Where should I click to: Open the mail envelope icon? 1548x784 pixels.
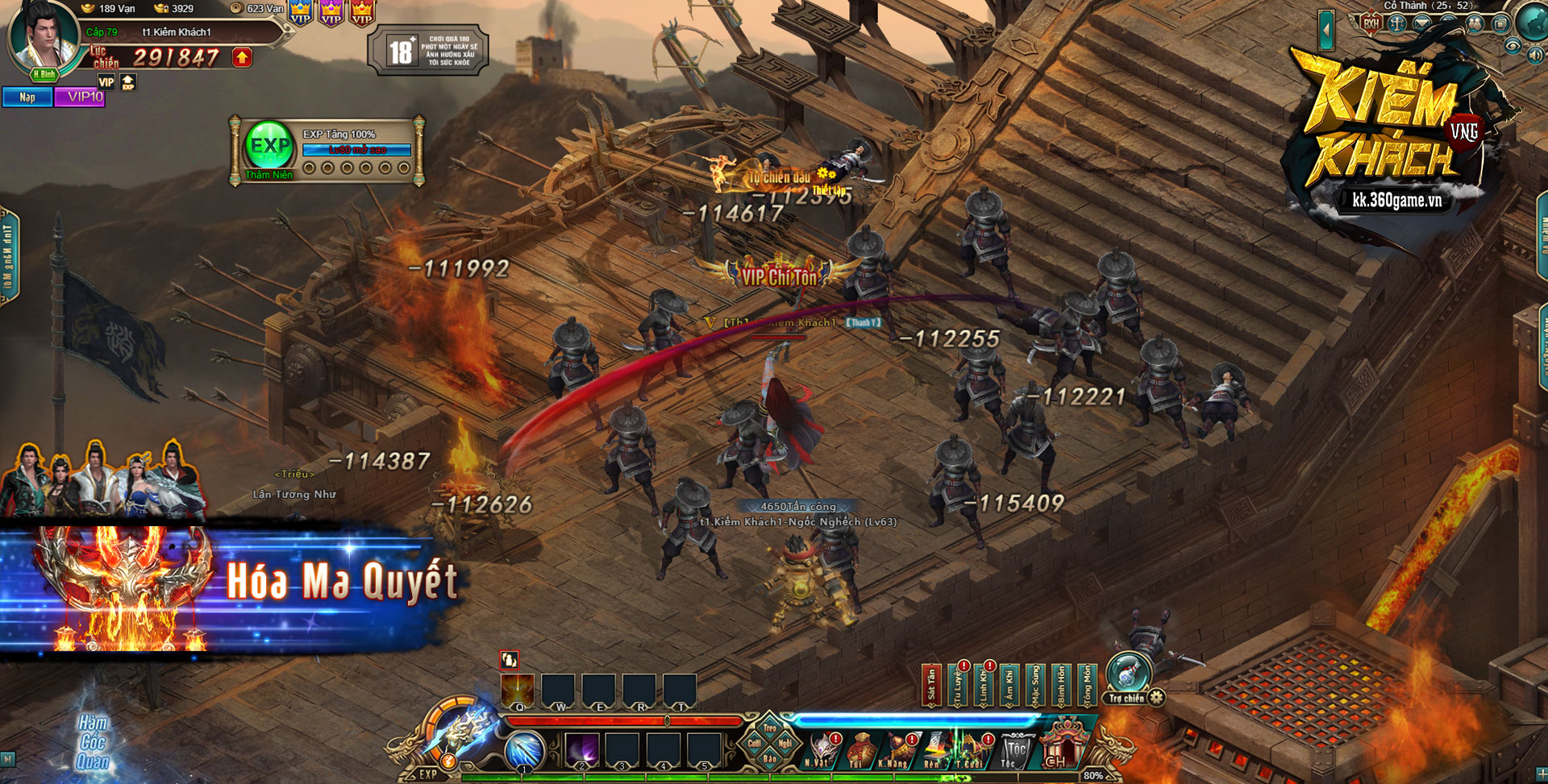tap(1422, 23)
